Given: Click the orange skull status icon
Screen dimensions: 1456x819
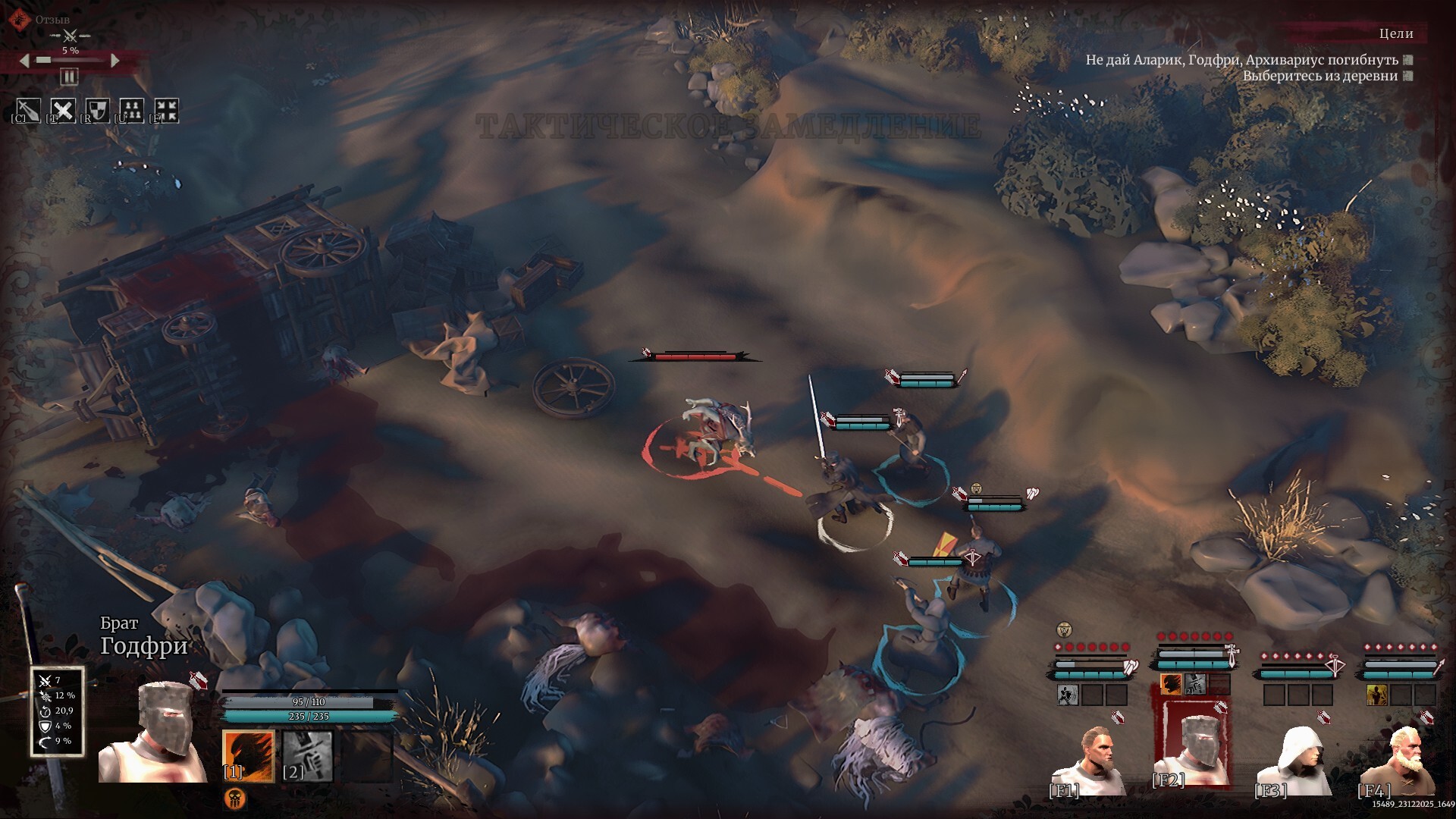Looking at the screenshot, I should (x=235, y=798).
